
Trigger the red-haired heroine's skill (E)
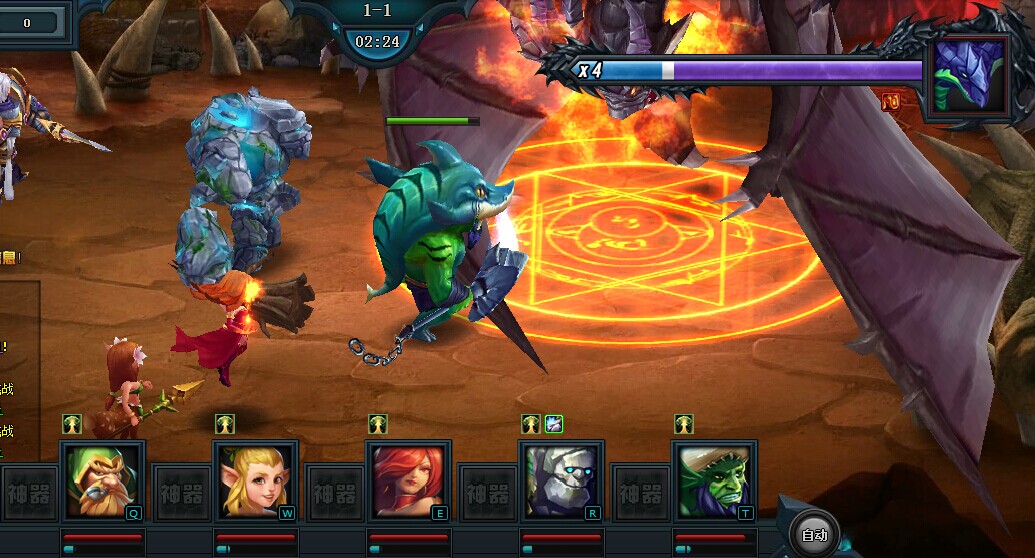click(408, 481)
